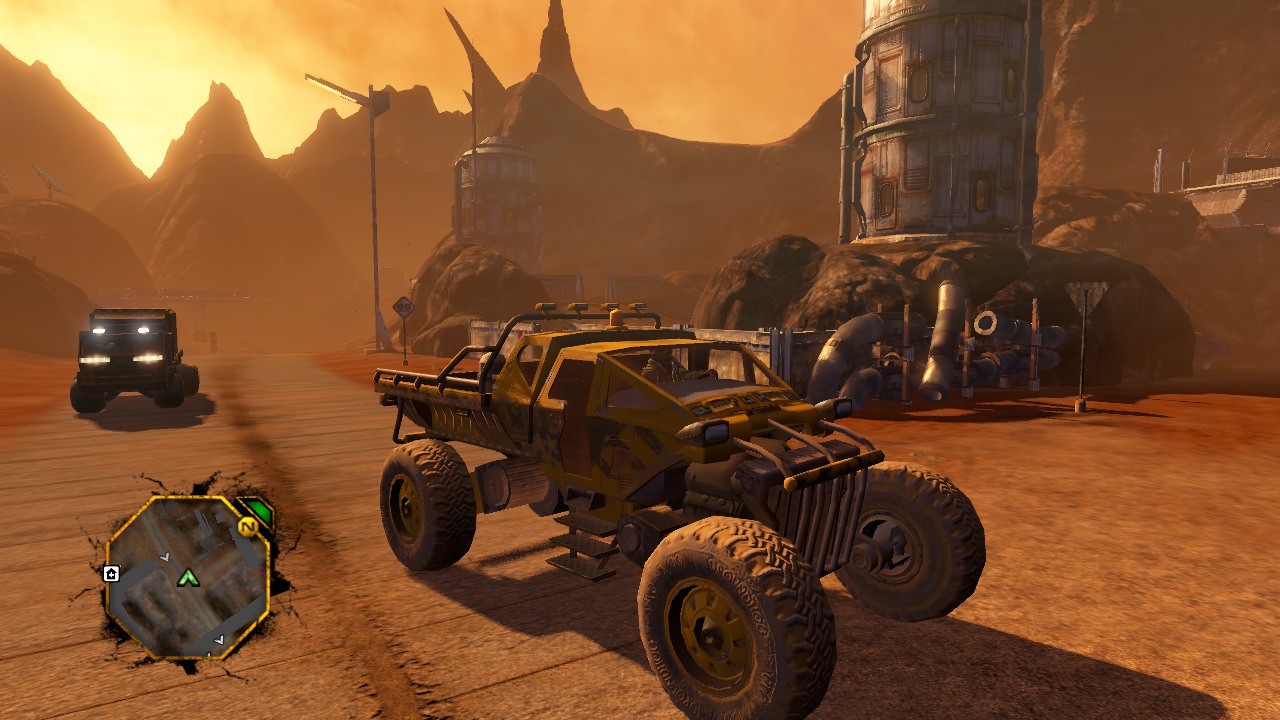The height and width of the screenshot is (720, 1280).
Task: Click the green player arrow on the minimap
Action: click(x=188, y=577)
